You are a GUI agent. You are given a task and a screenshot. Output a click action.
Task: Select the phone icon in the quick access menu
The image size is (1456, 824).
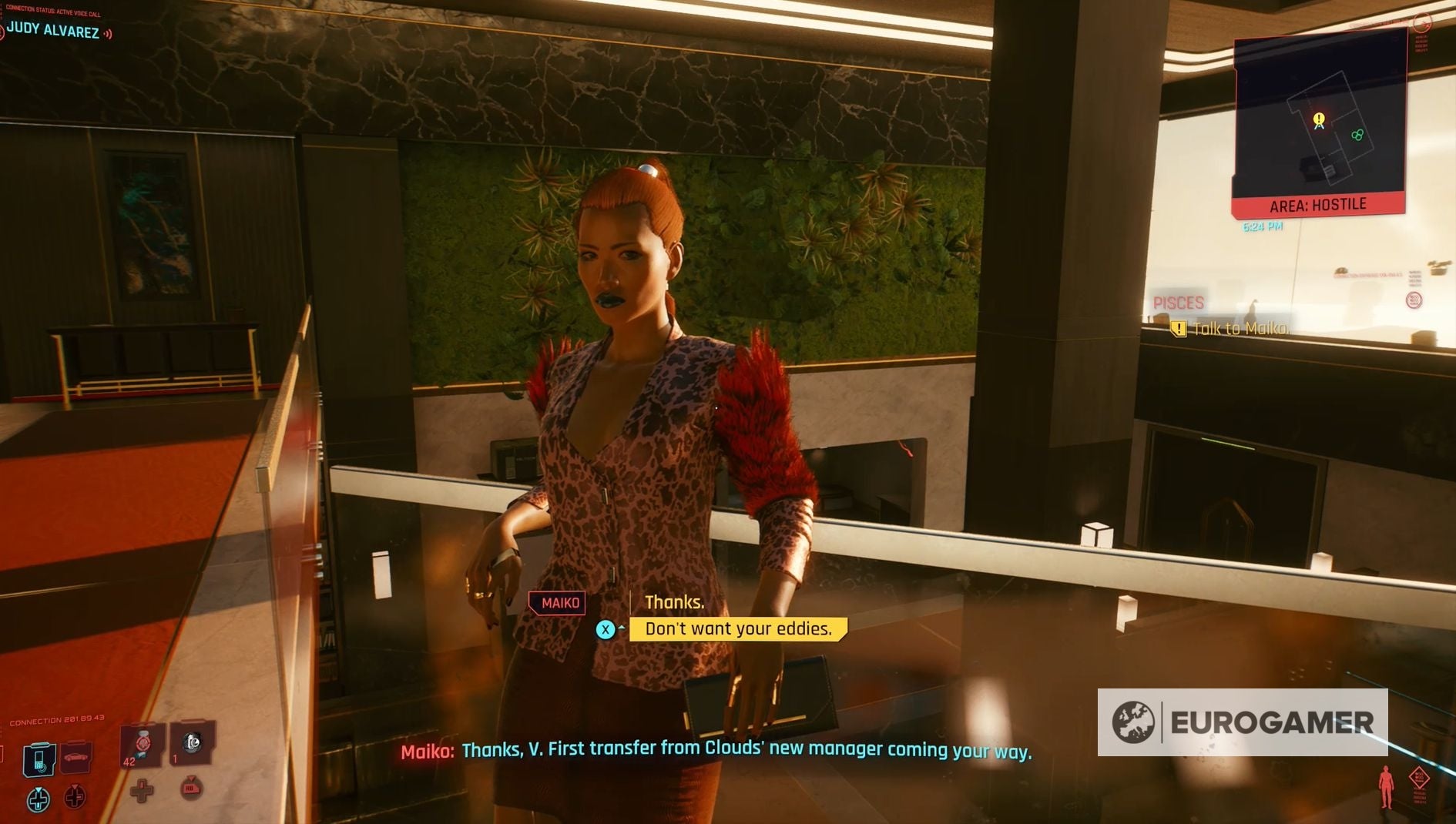pyautogui.click(x=39, y=759)
